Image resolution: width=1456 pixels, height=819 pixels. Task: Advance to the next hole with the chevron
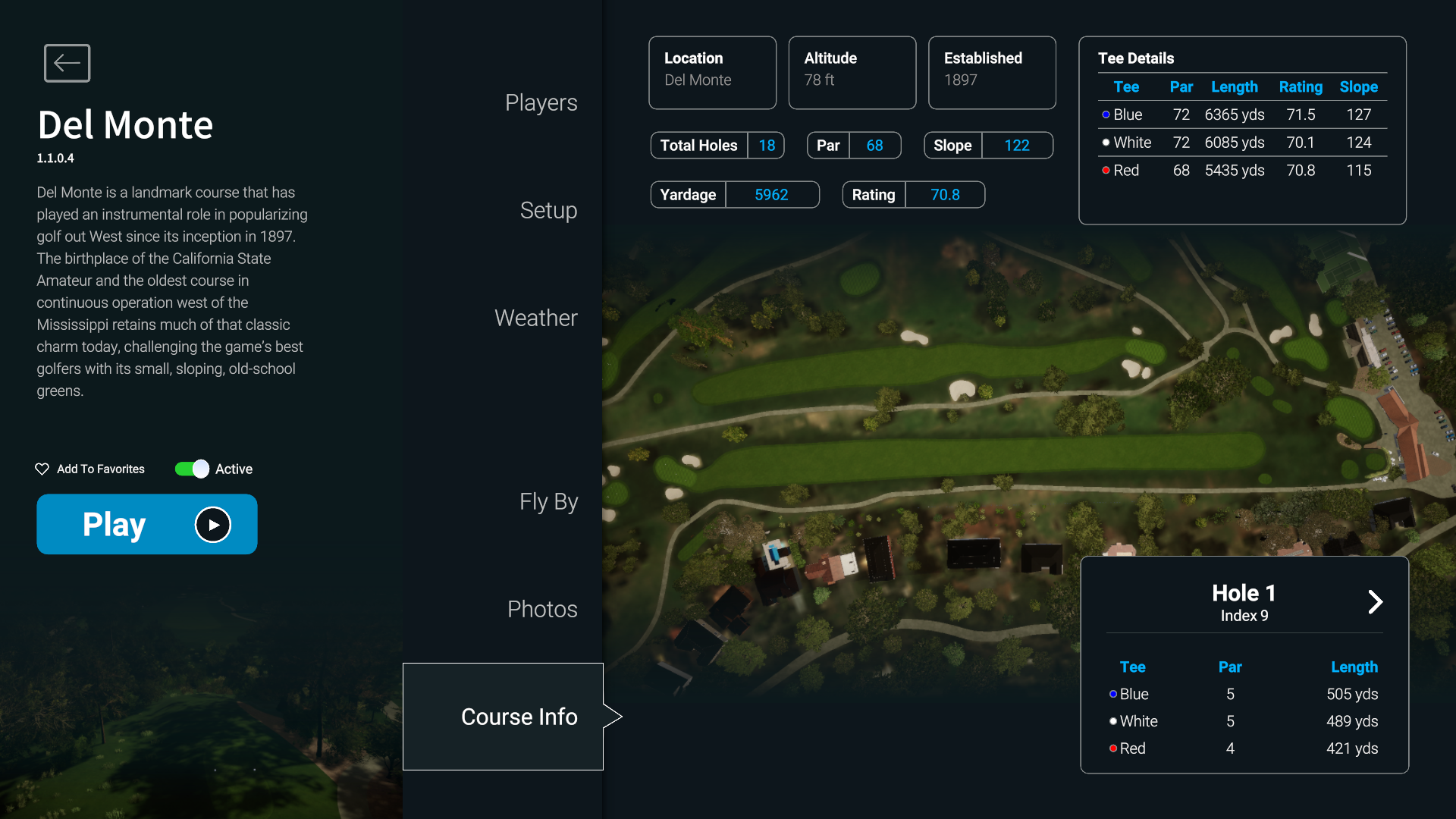pos(1376,601)
